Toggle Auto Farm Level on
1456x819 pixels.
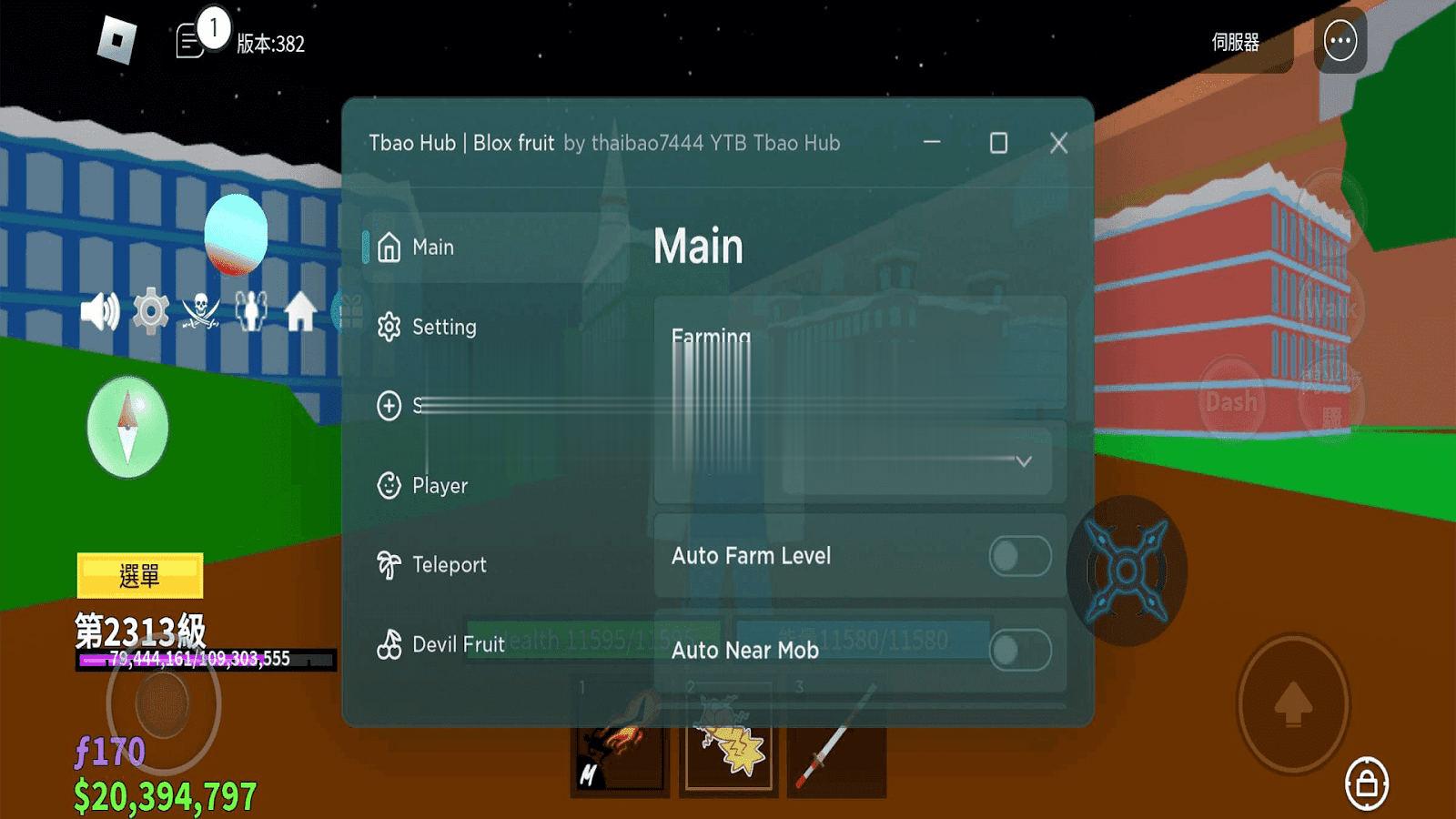(1019, 556)
